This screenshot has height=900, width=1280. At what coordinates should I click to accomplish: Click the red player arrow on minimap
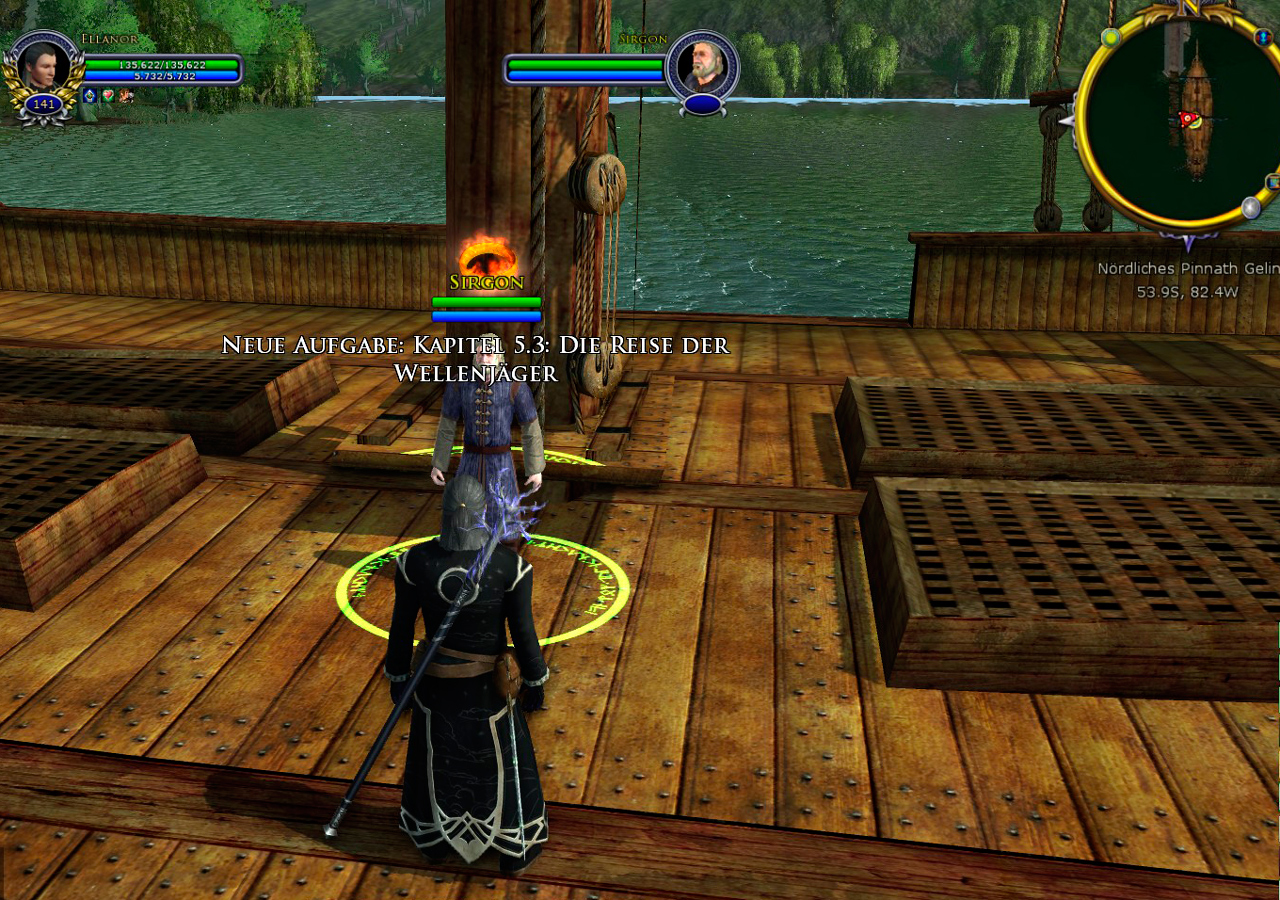coord(1187,119)
